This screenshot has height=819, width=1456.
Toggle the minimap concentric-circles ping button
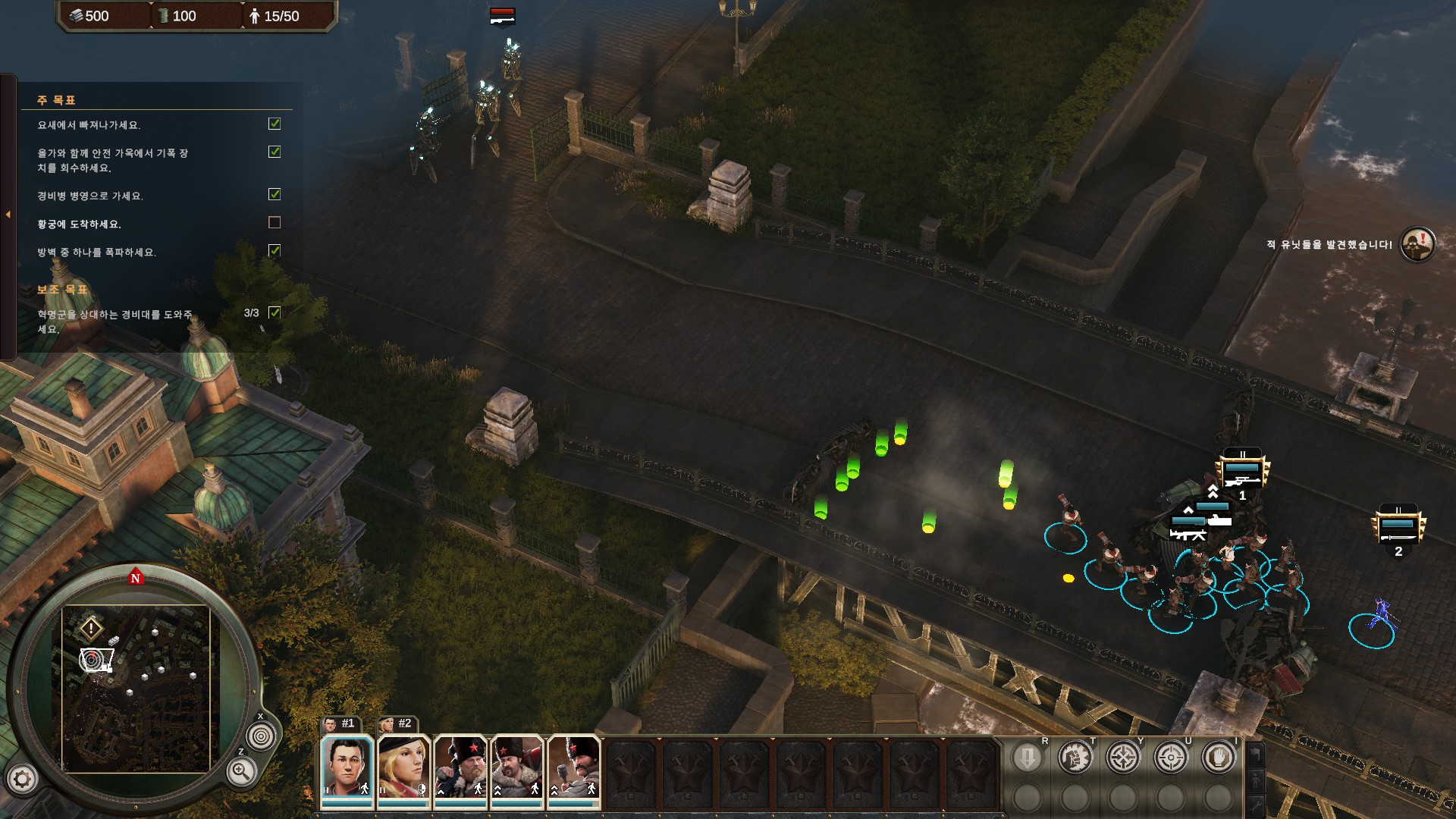coord(261,736)
